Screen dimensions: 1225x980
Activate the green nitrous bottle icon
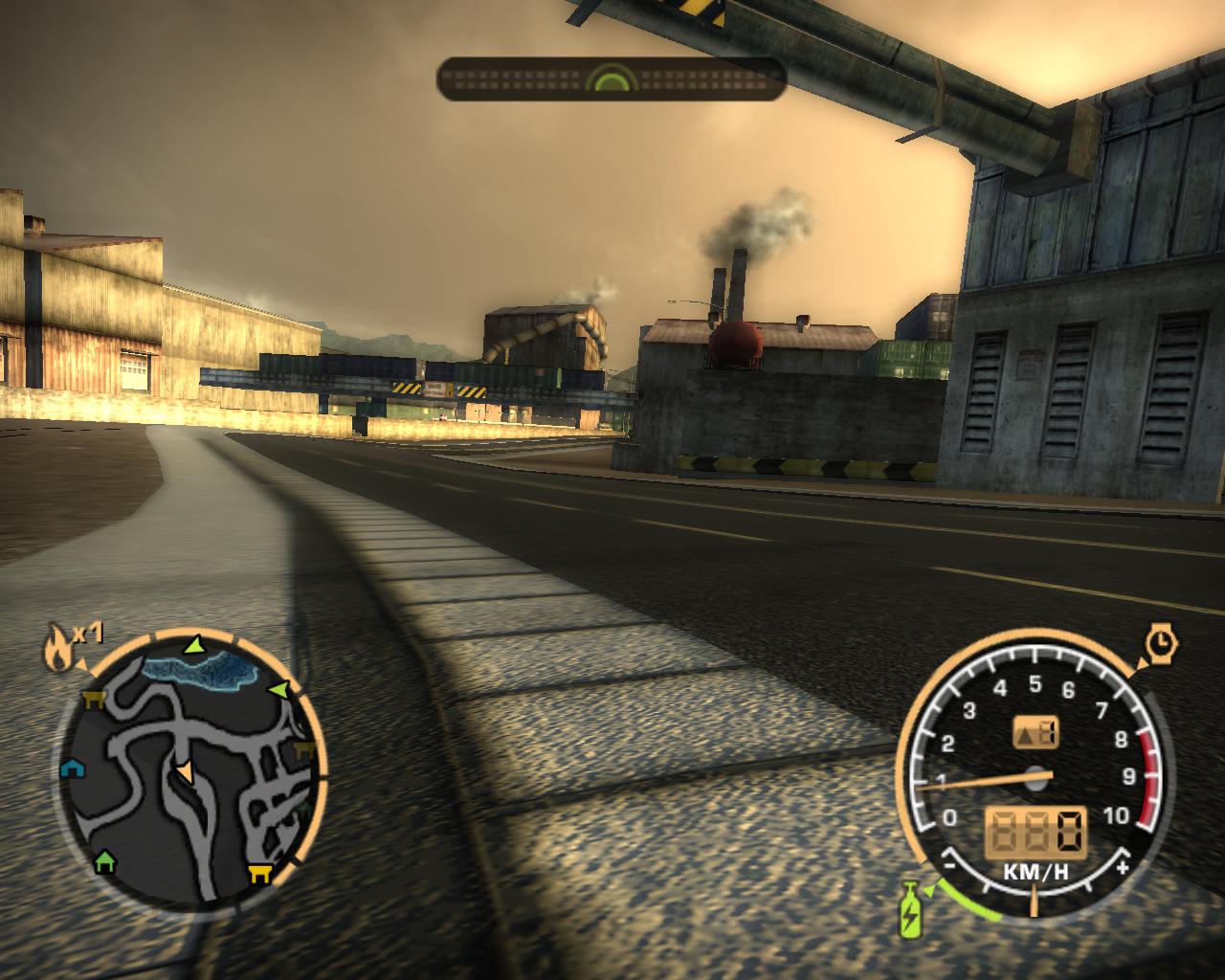(910, 908)
